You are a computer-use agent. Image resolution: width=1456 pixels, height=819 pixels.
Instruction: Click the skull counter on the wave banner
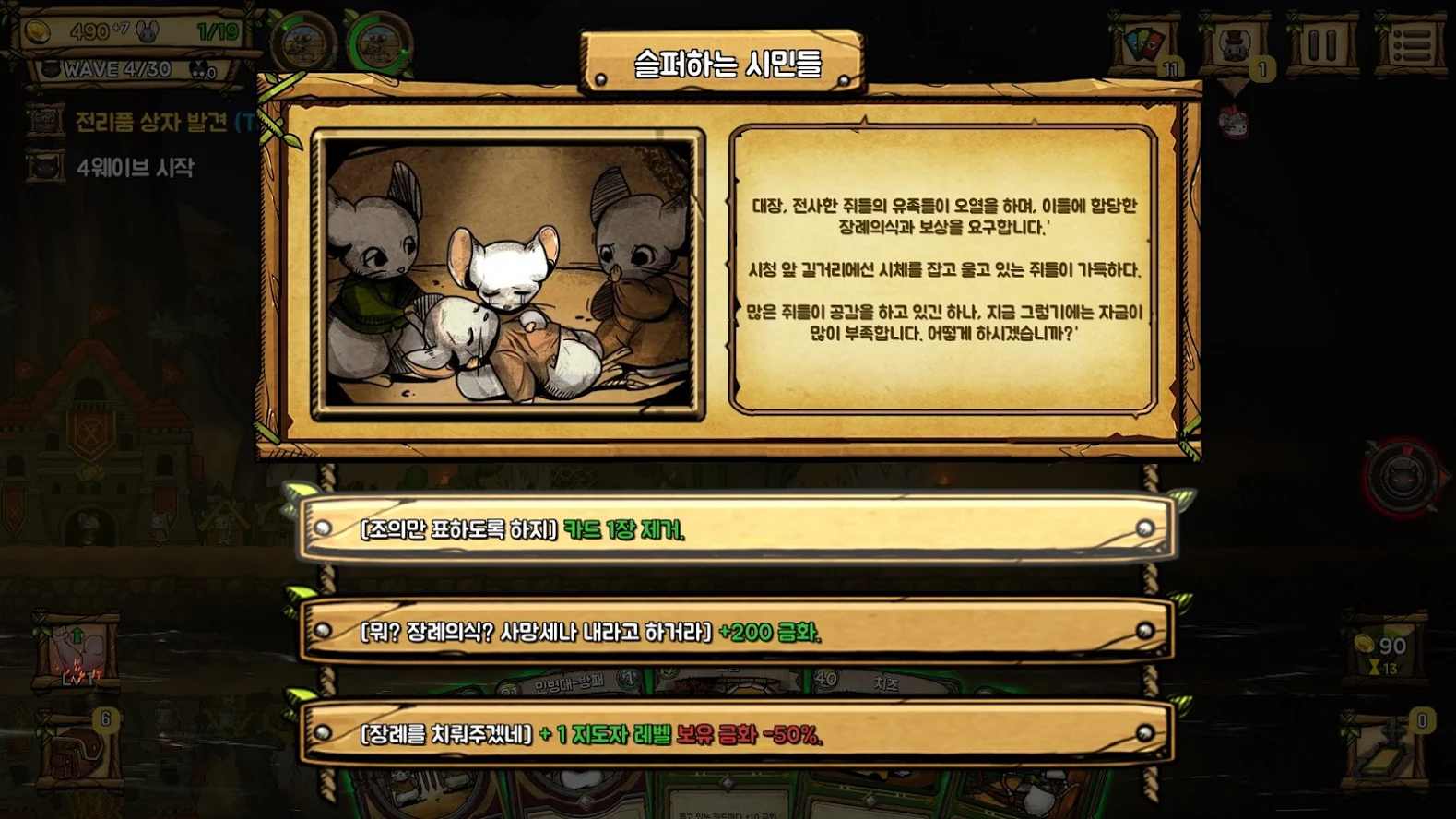pos(198,67)
